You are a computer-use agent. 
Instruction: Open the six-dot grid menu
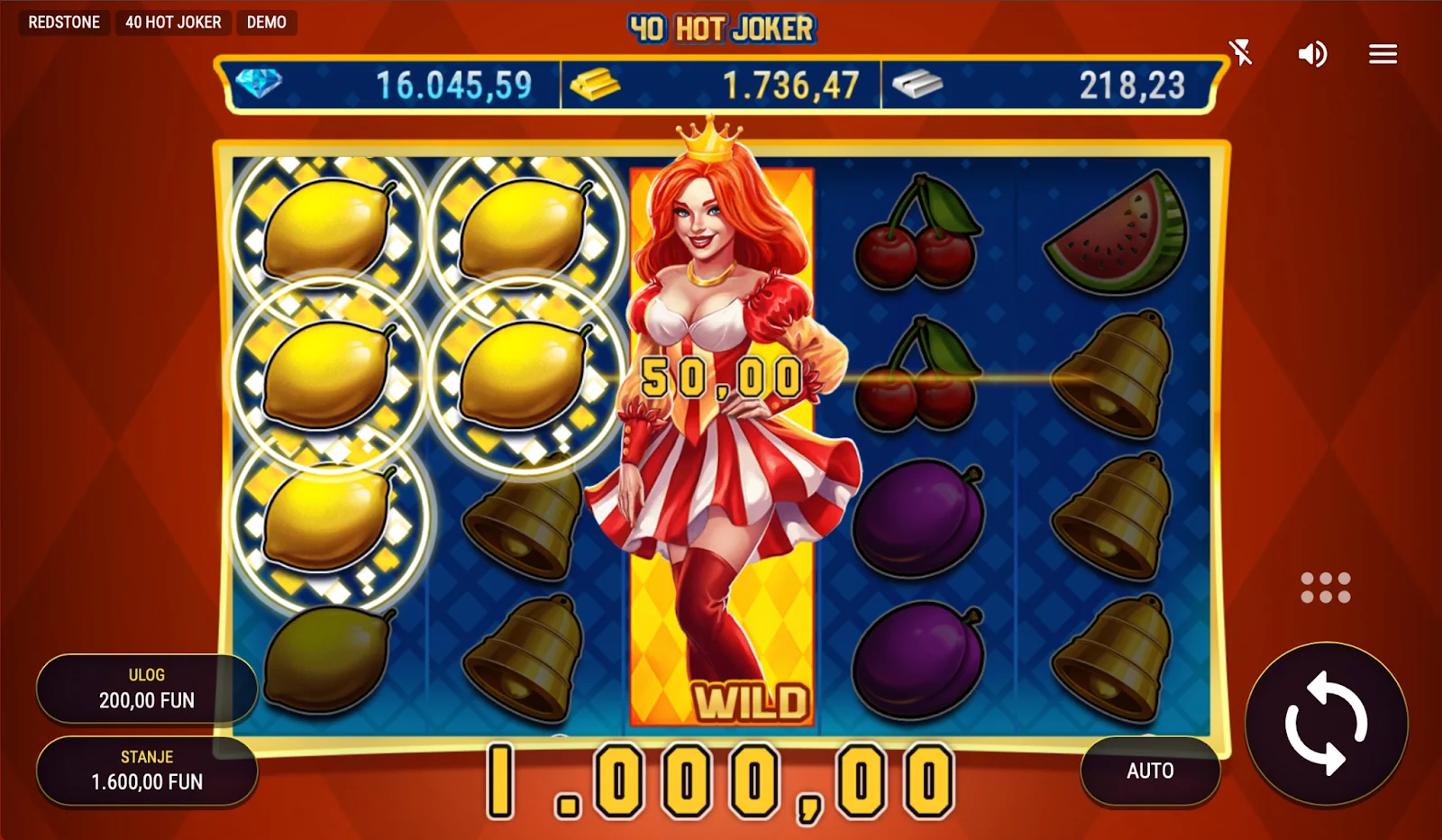point(1325,588)
